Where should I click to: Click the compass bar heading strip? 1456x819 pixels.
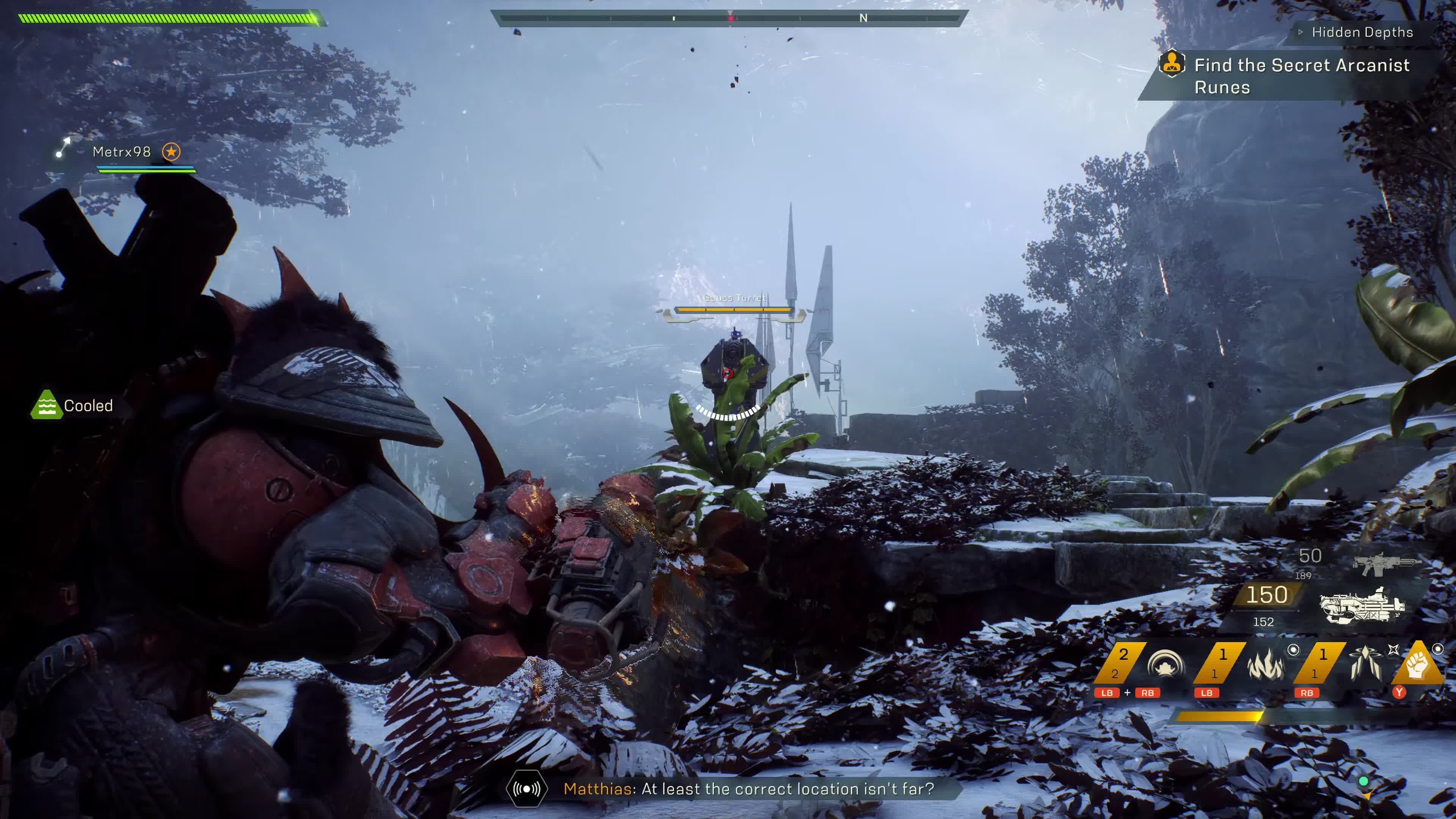[x=729, y=18]
